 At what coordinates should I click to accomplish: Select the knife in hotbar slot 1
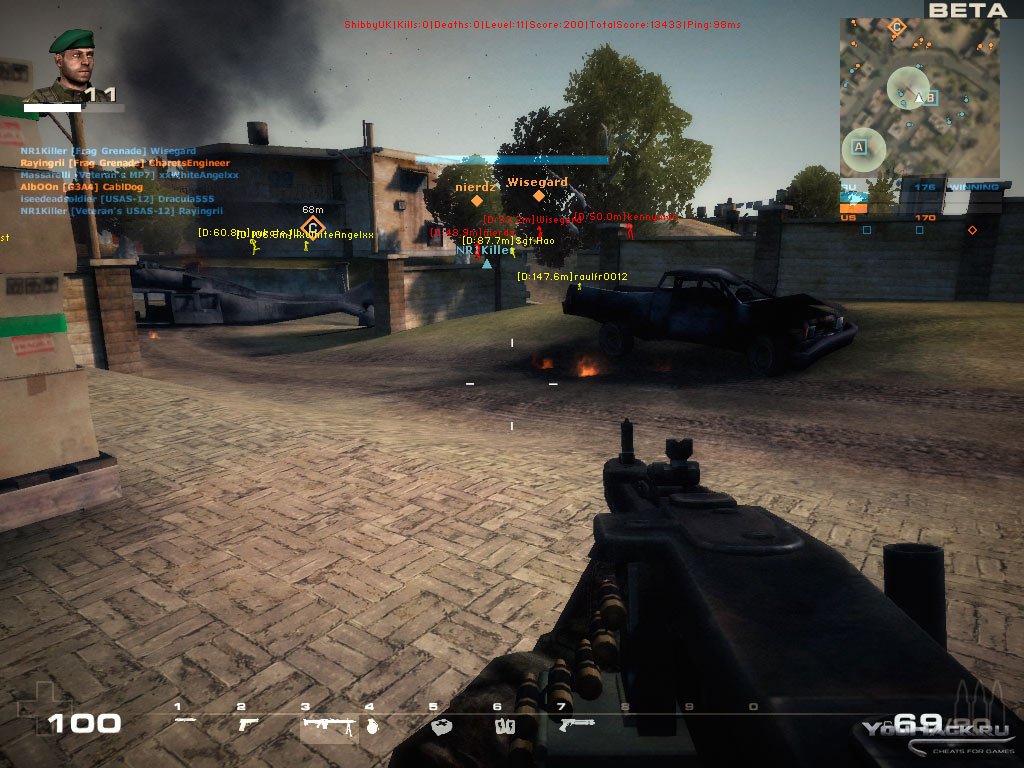(x=185, y=721)
